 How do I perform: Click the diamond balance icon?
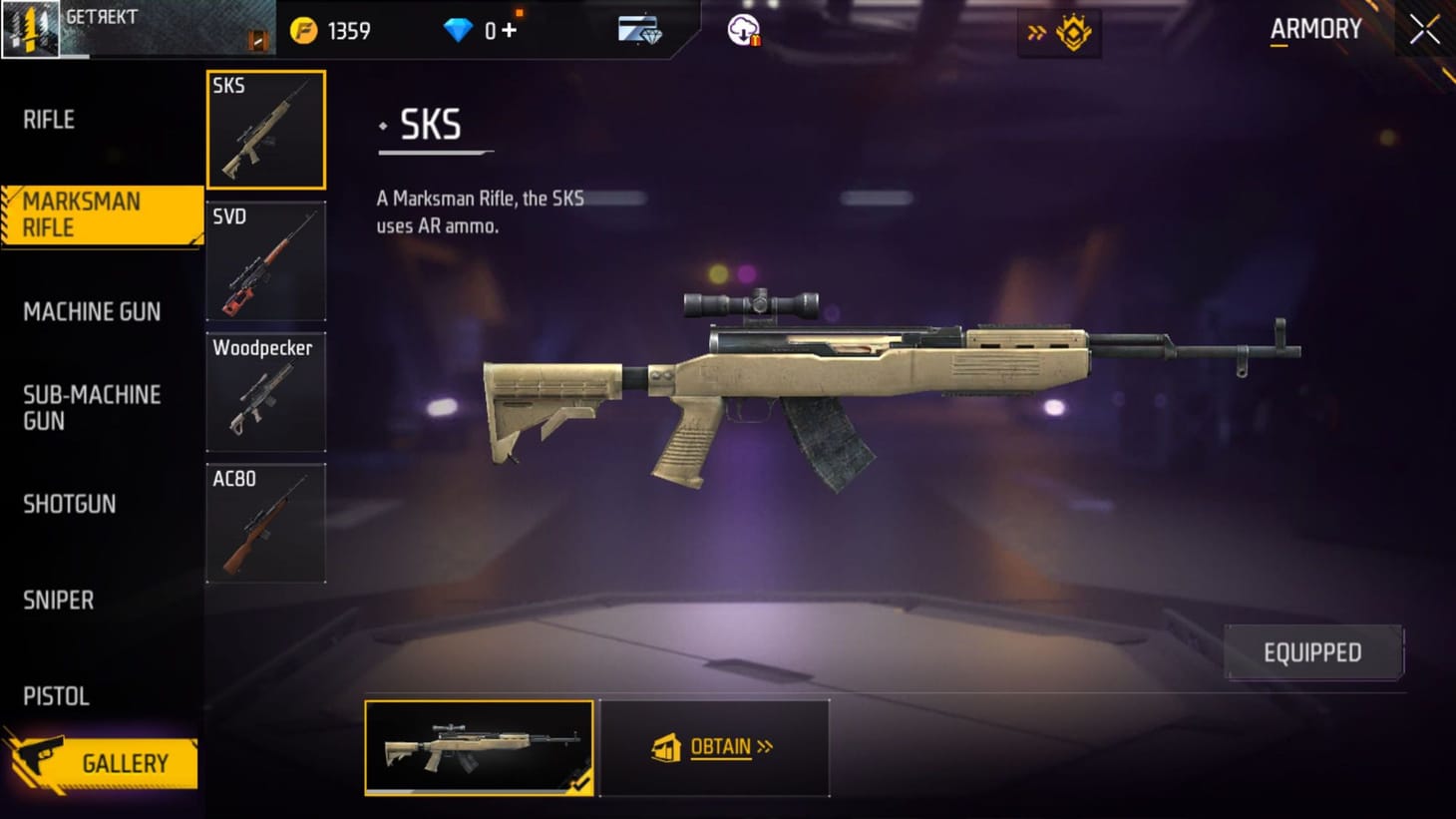tap(456, 30)
